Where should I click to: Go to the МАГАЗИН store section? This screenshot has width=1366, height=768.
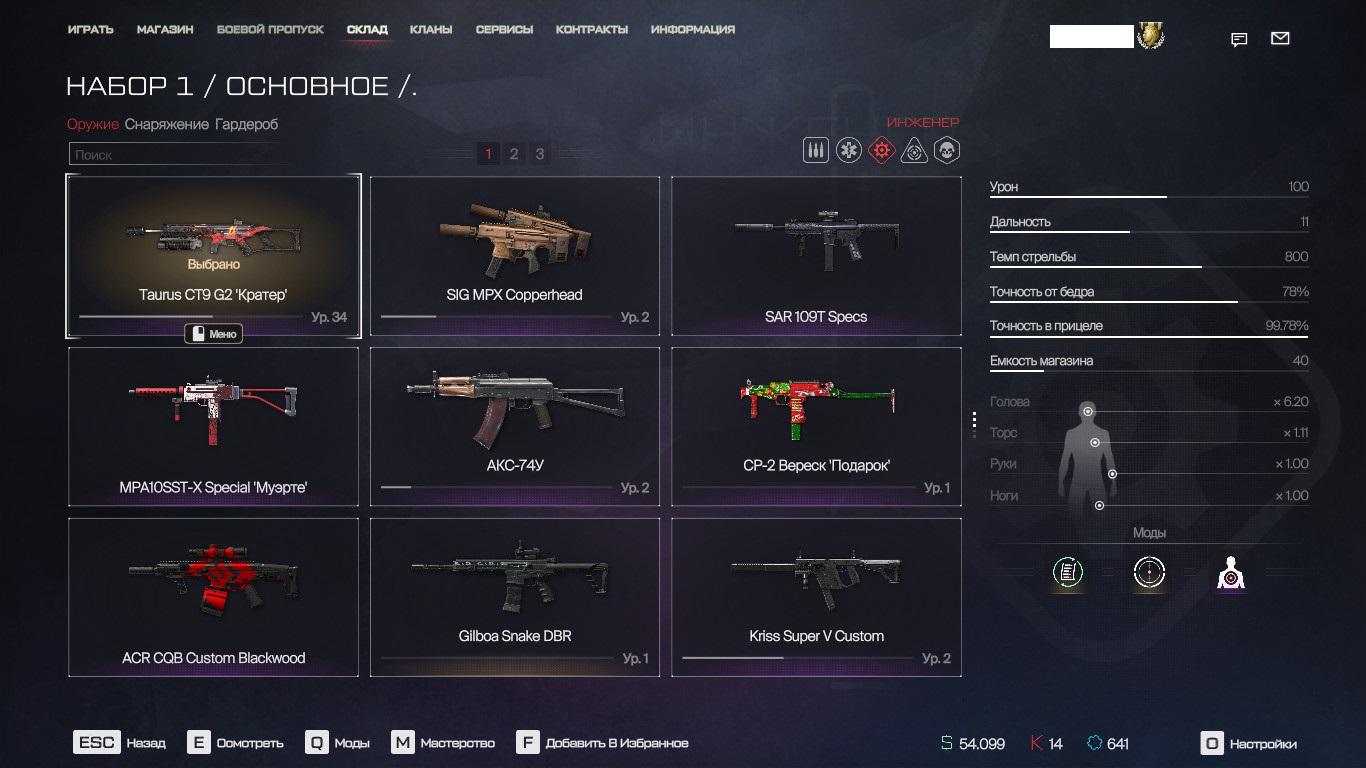coord(165,30)
